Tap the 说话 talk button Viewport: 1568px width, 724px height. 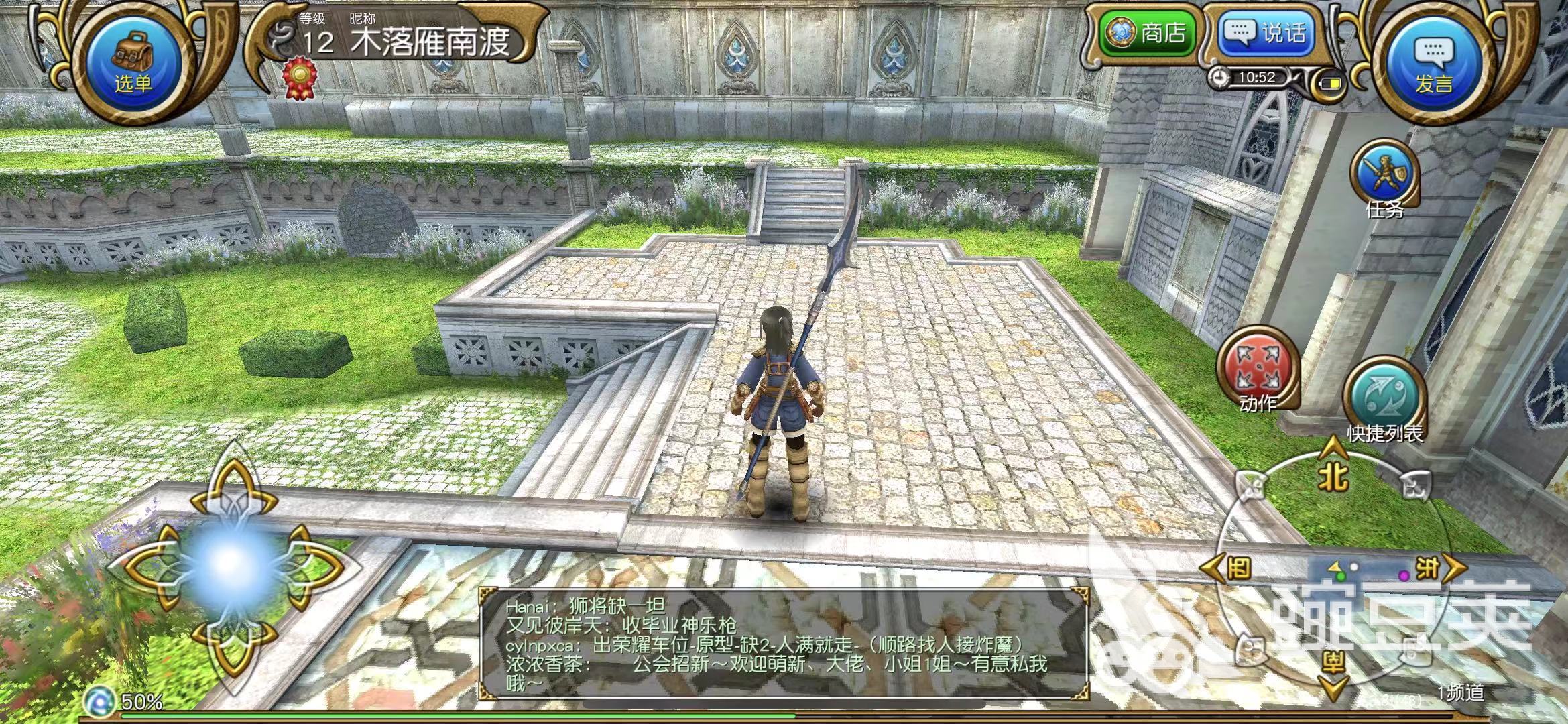[1266, 33]
